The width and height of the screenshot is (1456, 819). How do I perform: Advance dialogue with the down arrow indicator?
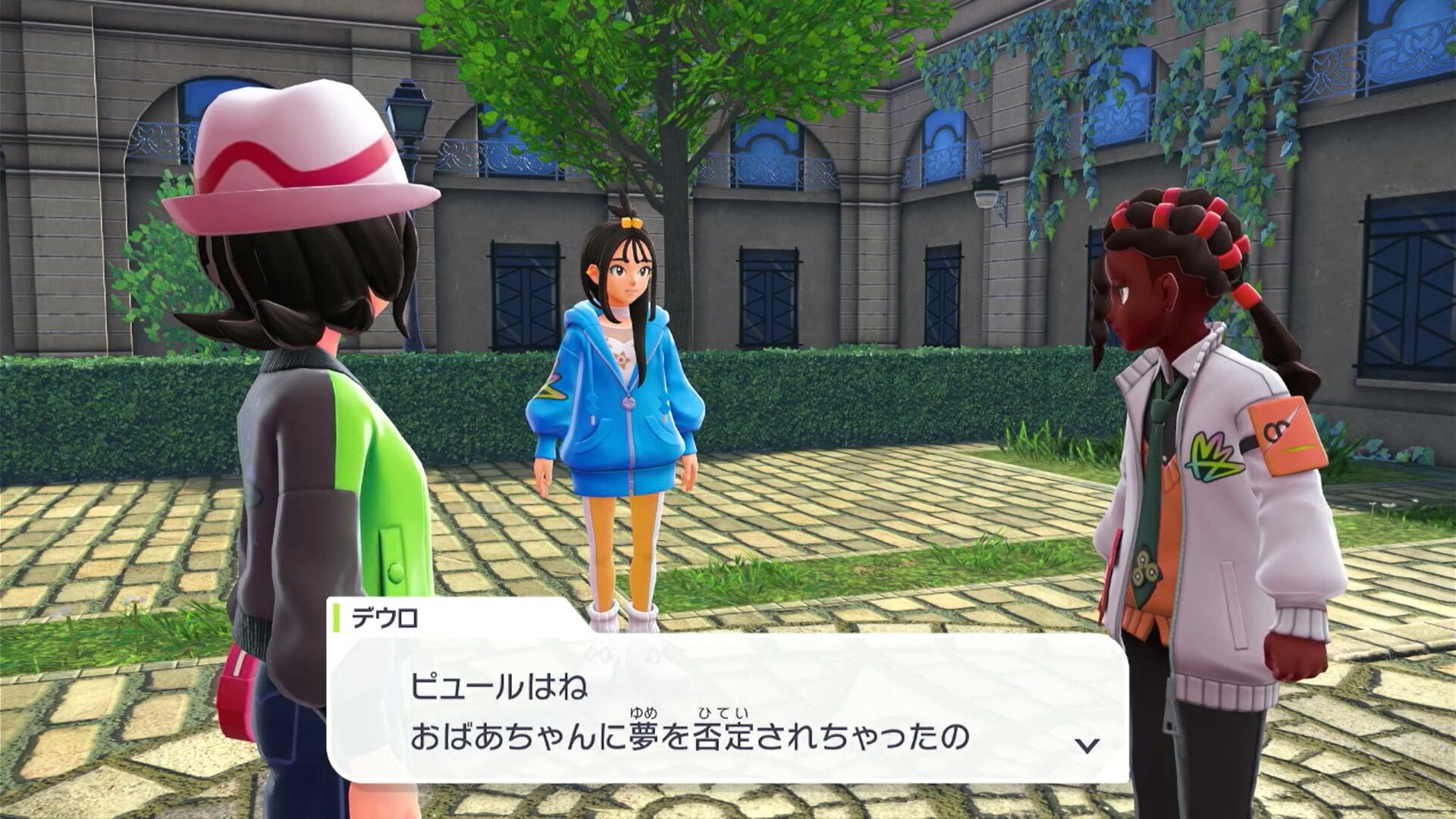[x=1087, y=745]
